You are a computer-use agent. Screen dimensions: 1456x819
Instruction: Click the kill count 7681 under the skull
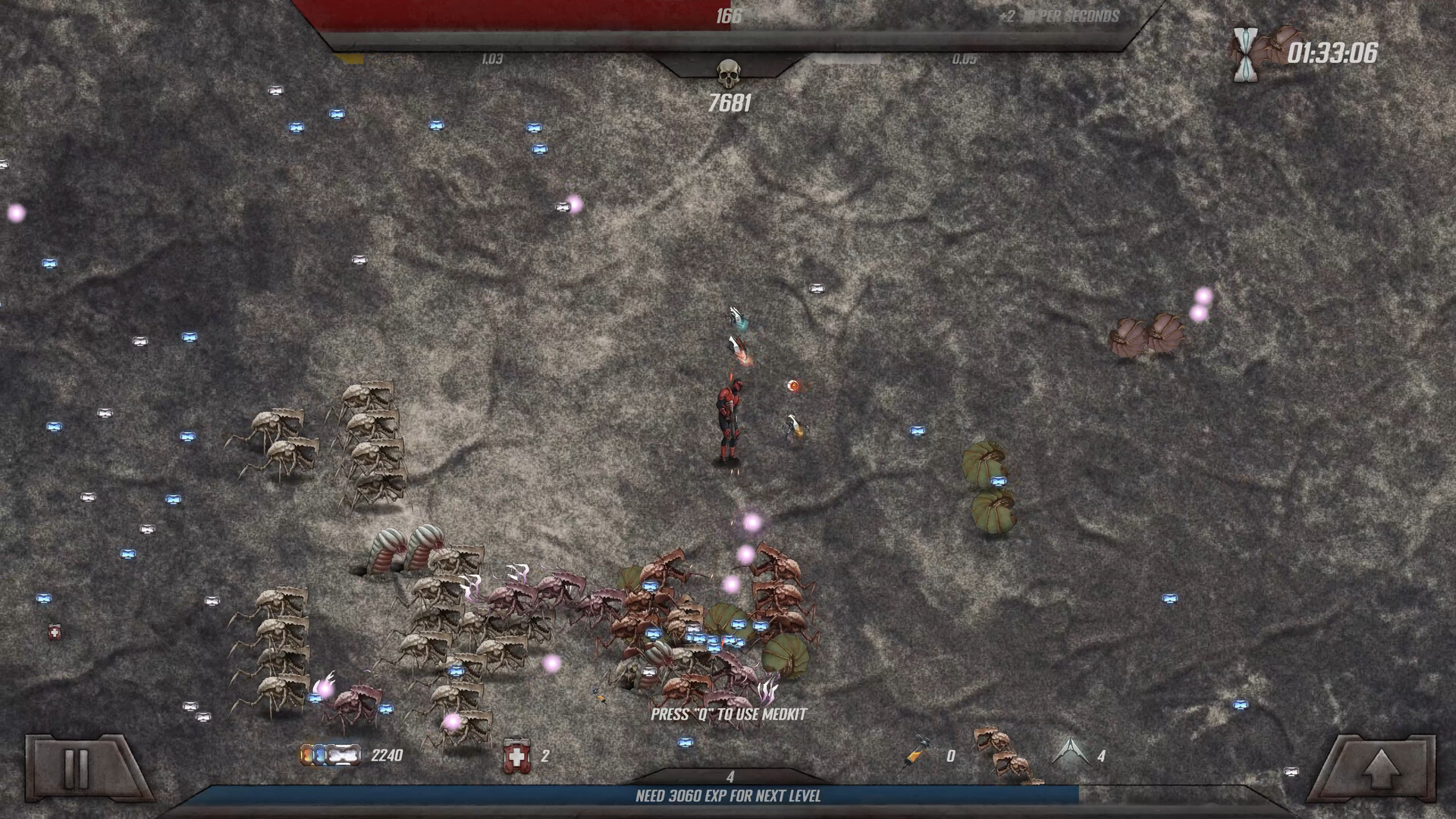(730, 101)
